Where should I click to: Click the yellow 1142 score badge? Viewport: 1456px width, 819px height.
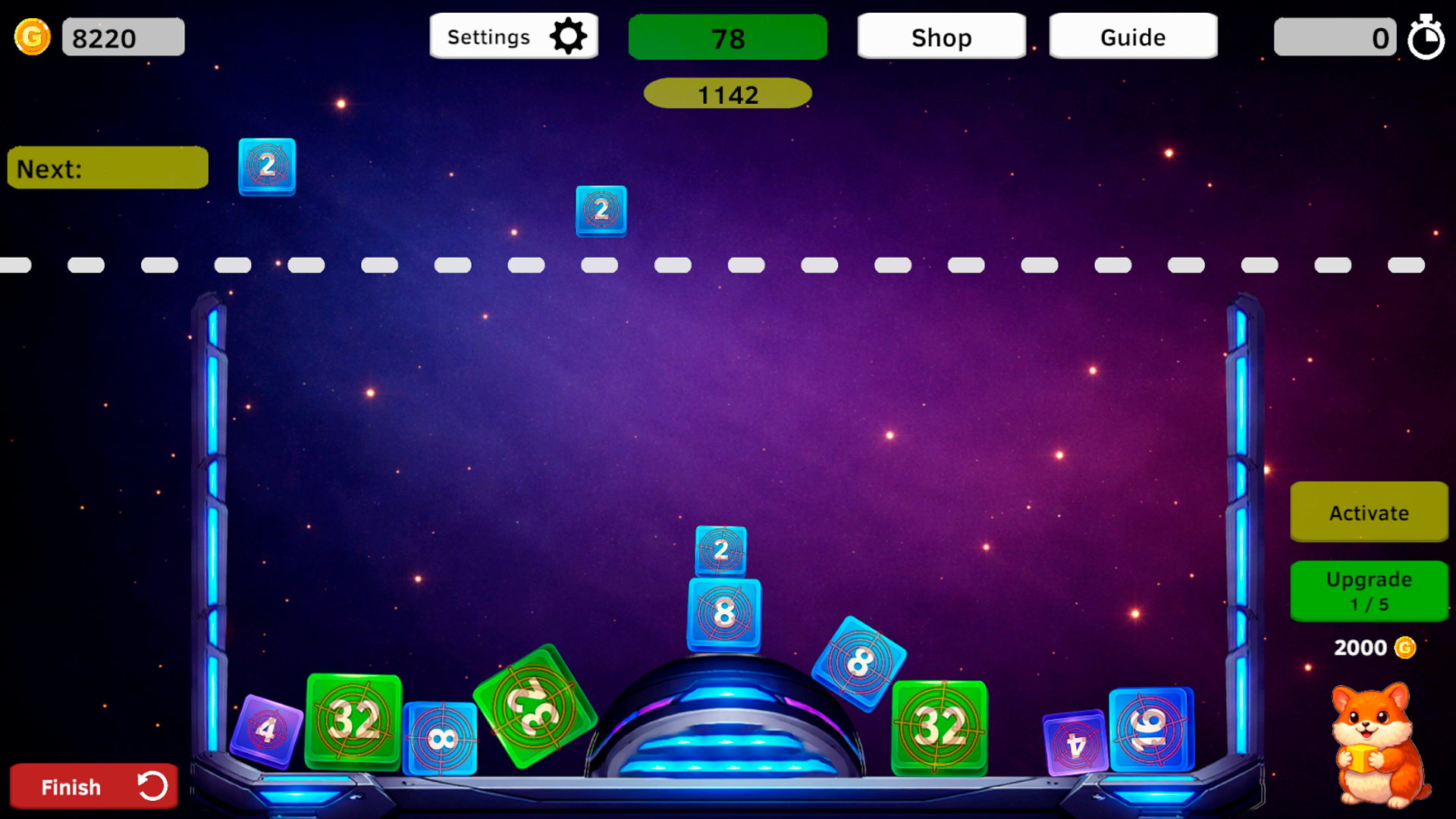point(727,93)
